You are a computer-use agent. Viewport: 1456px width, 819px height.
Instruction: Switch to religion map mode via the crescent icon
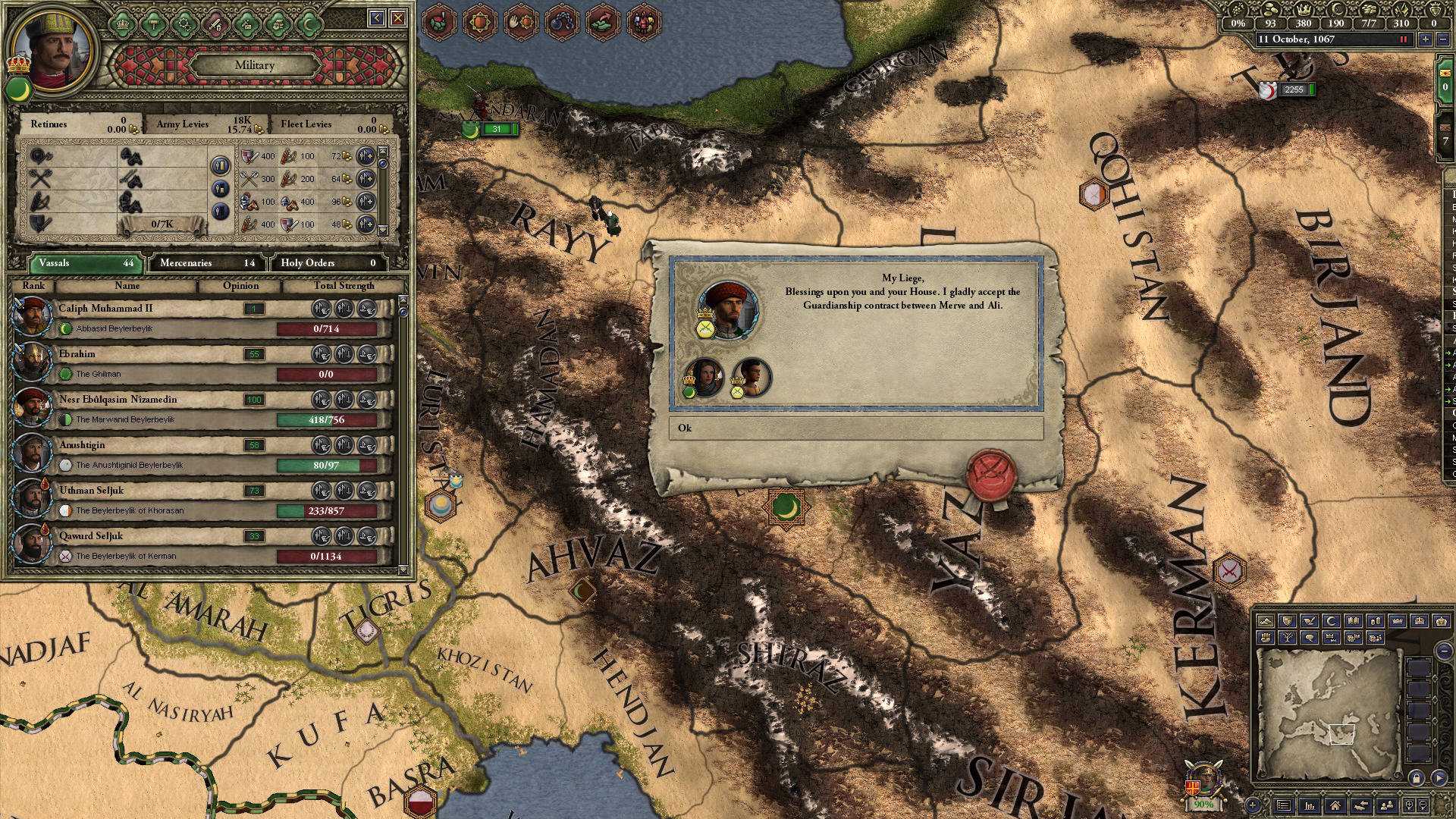(x=1332, y=620)
